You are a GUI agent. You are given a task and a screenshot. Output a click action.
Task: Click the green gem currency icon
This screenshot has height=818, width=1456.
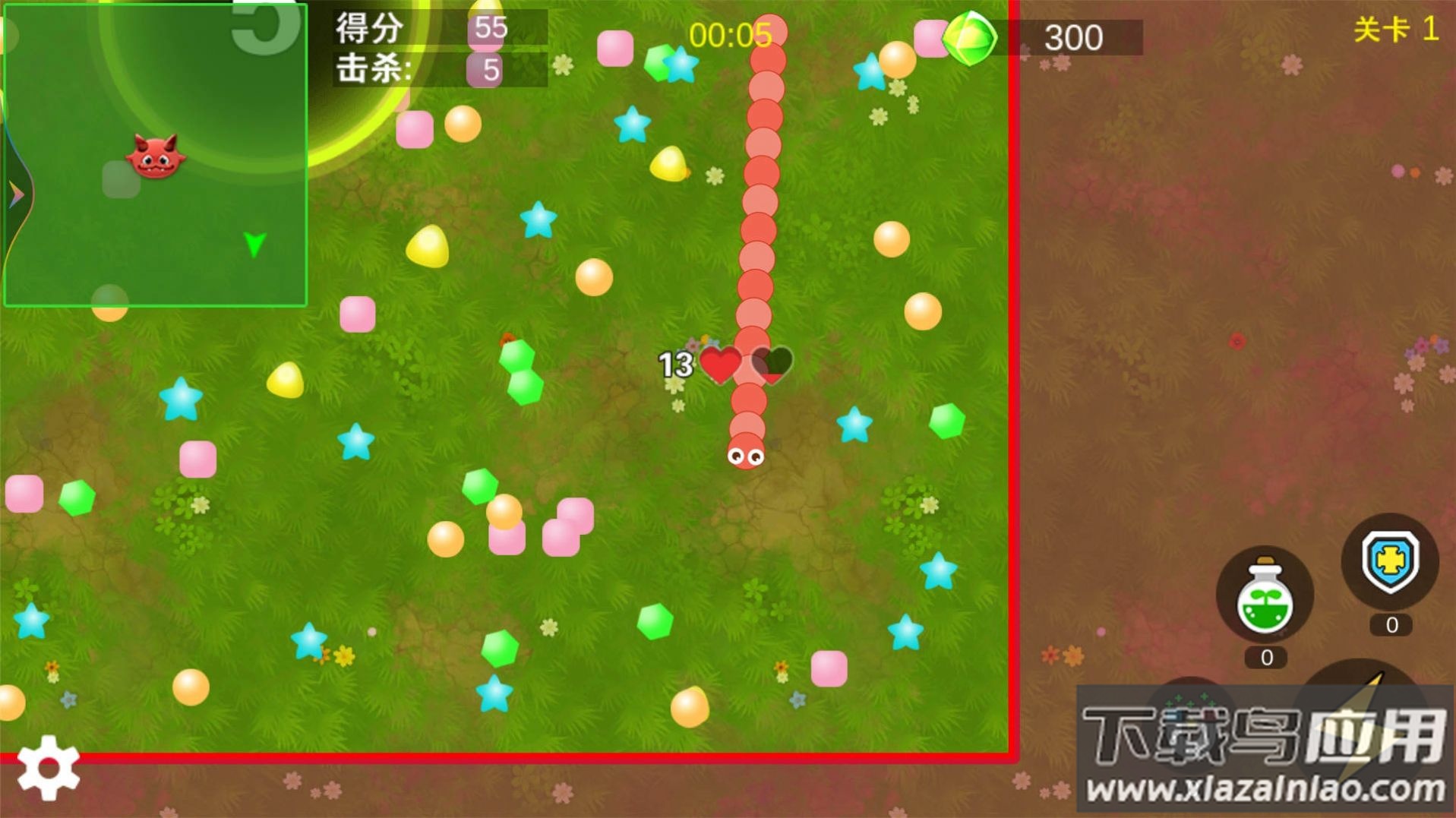click(x=969, y=36)
